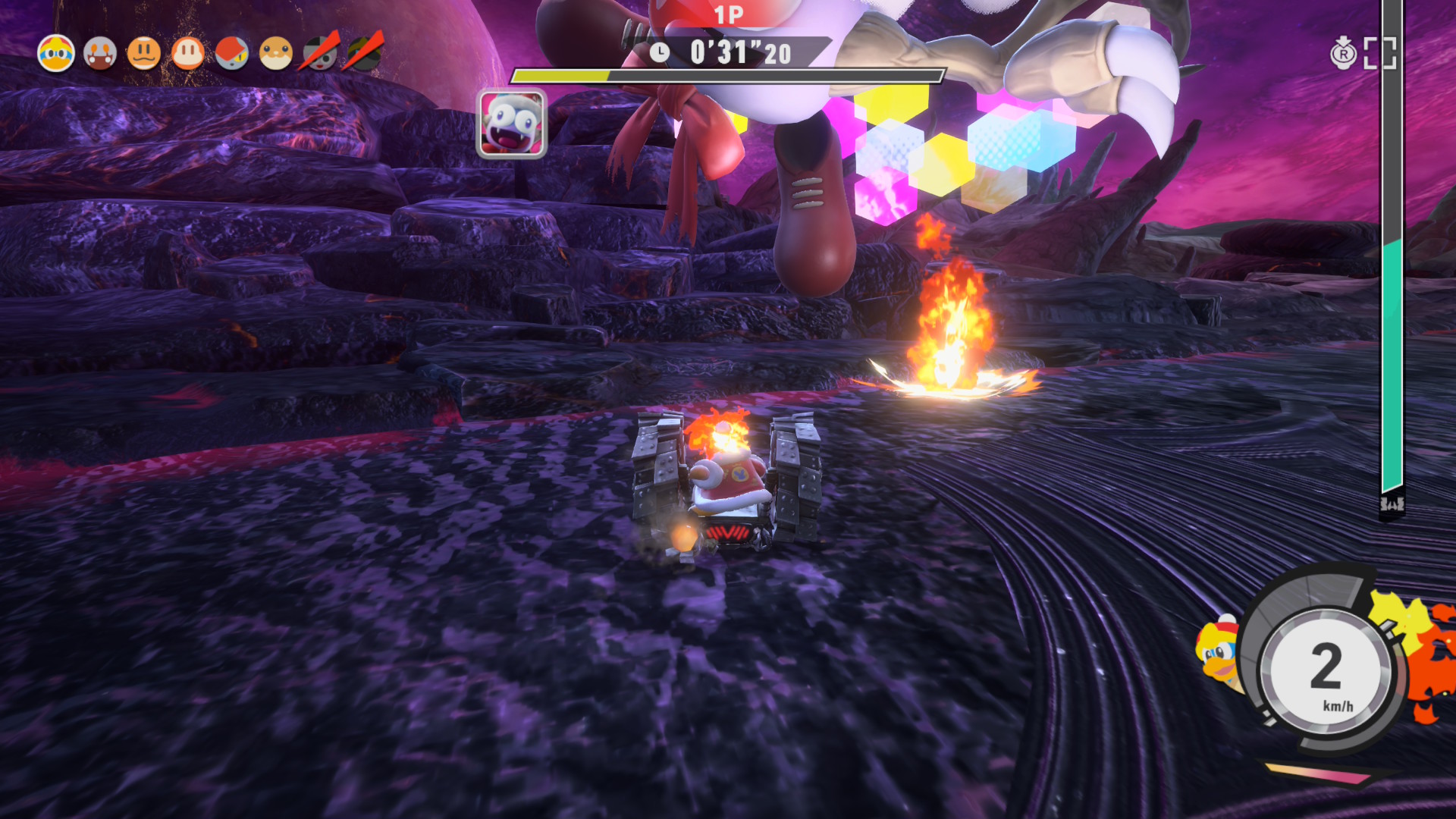The image size is (1456, 819).
Task: Click the gray robot face with orange antennae
Action: coord(100,54)
